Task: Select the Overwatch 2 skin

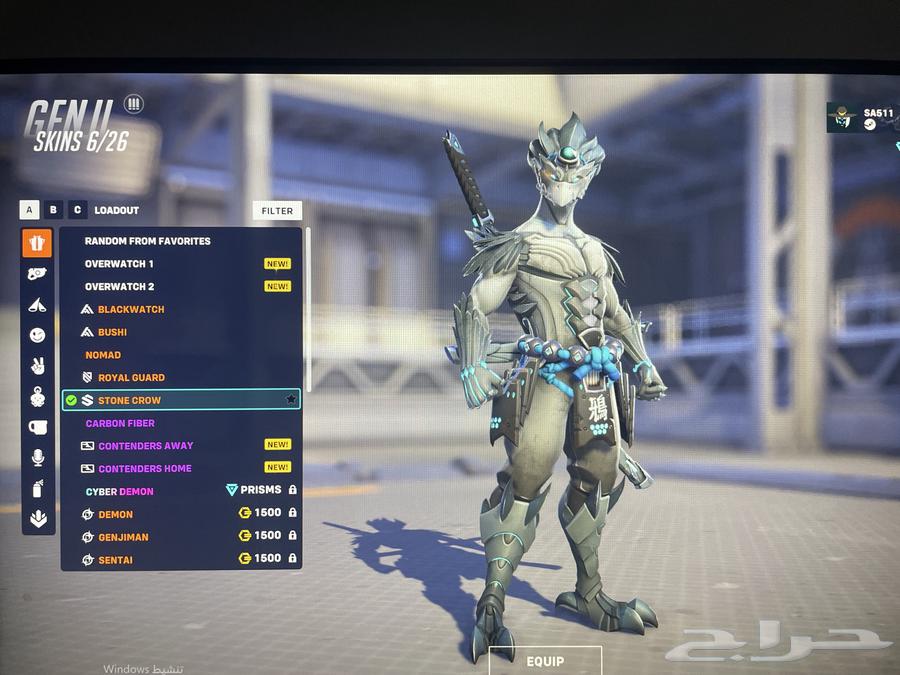Action: click(119, 287)
